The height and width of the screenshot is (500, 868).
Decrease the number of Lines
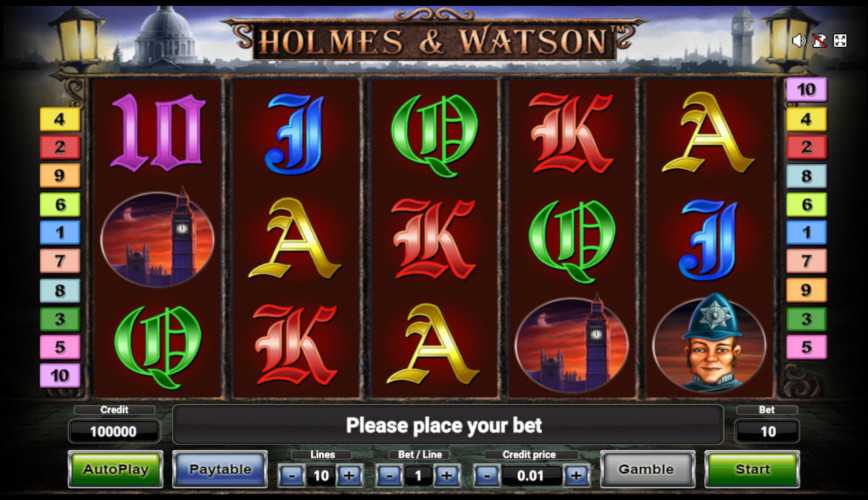[x=292, y=476]
